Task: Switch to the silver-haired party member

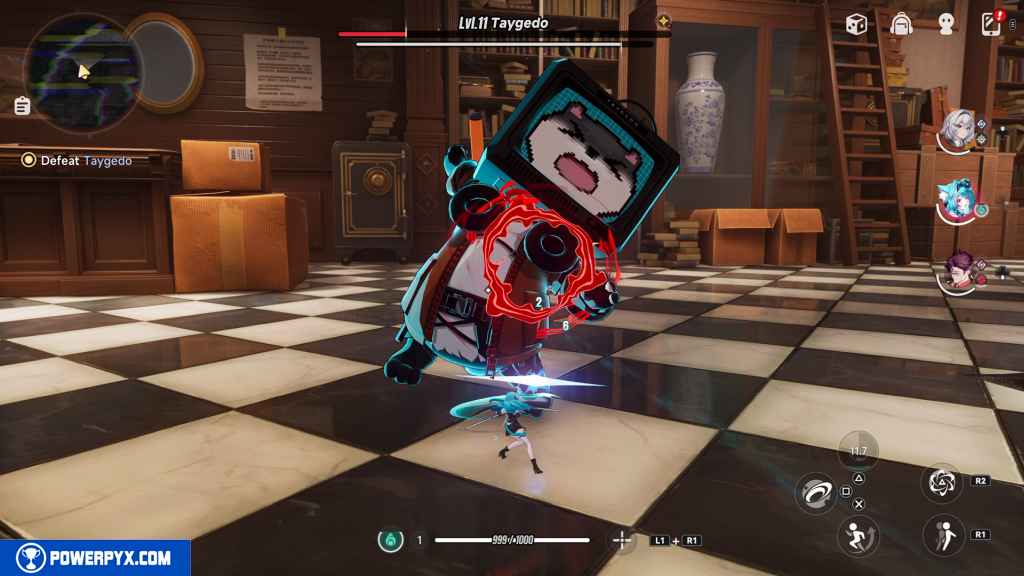Action: click(x=958, y=131)
